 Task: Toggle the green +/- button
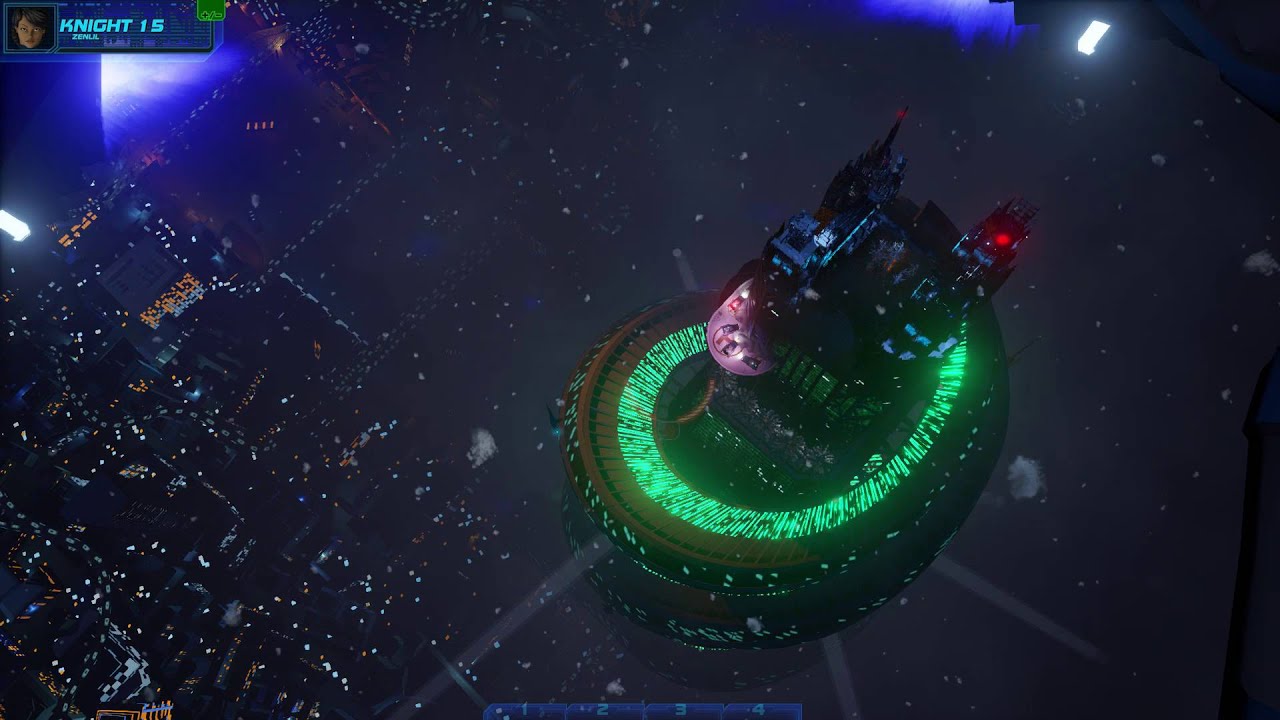tap(211, 11)
